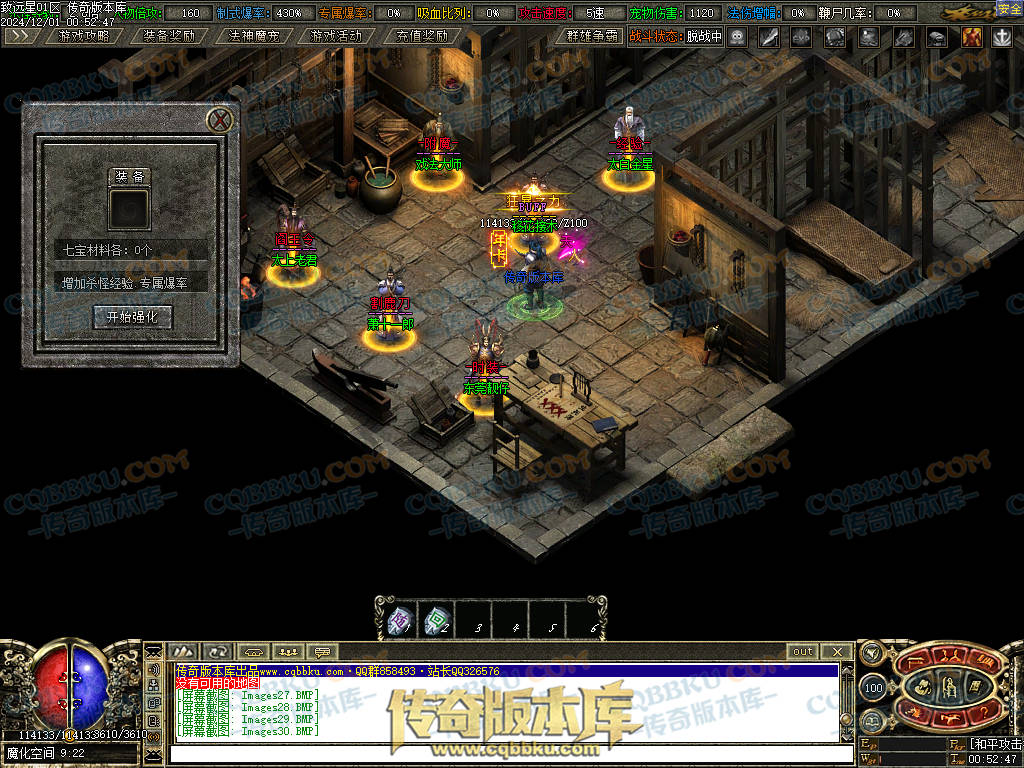Use the item in hotbar slot 1
Image resolution: width=1024 pixels, height=768 pixels.
[398, 623]
